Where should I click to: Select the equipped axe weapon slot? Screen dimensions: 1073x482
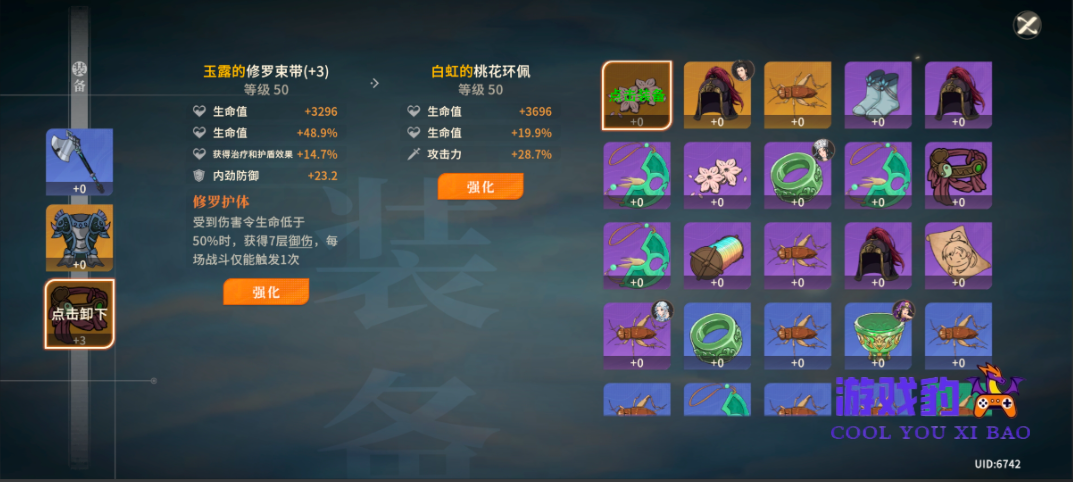click(79, 161)
